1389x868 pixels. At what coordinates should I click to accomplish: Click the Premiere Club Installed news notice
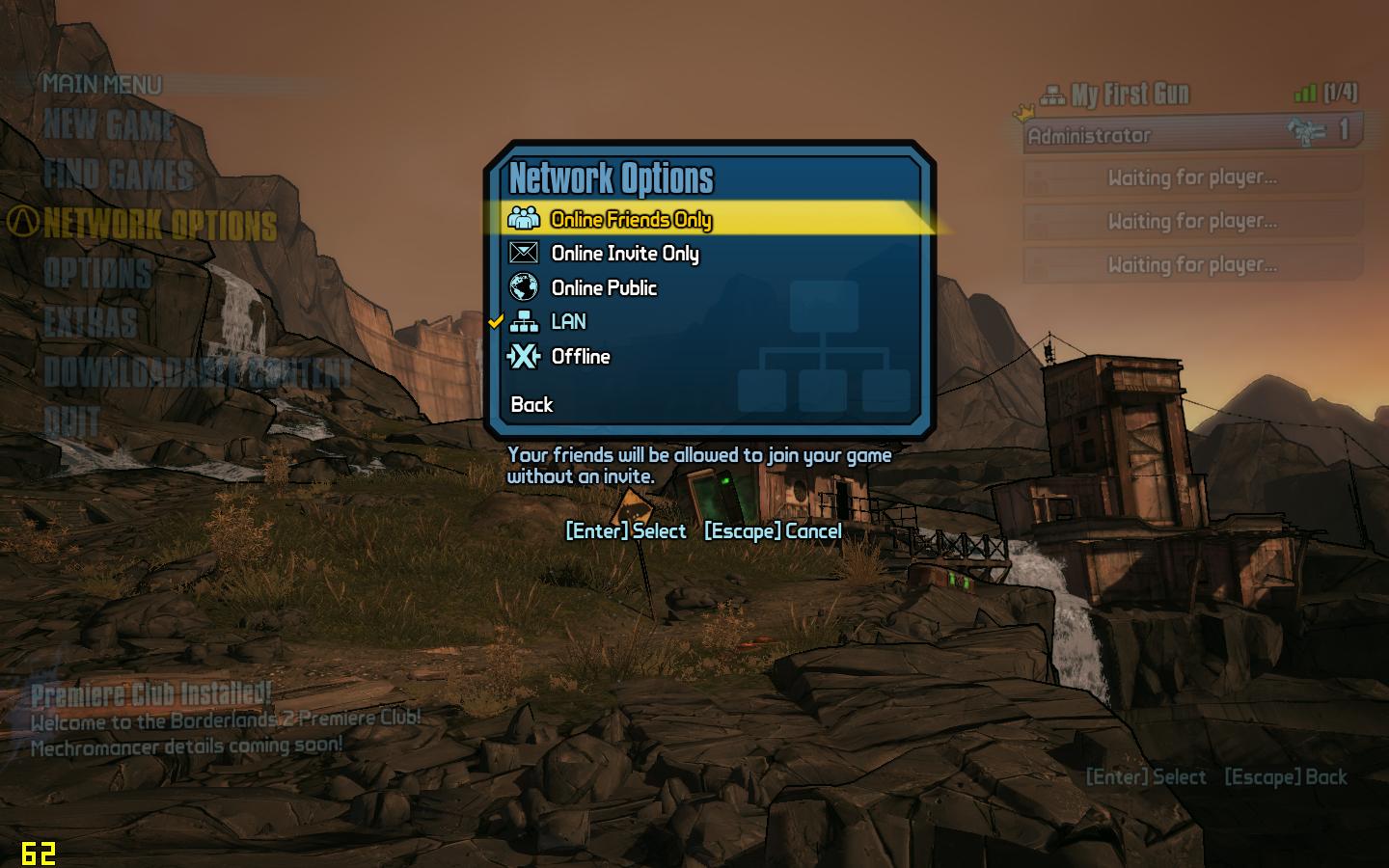coord(151,694)
